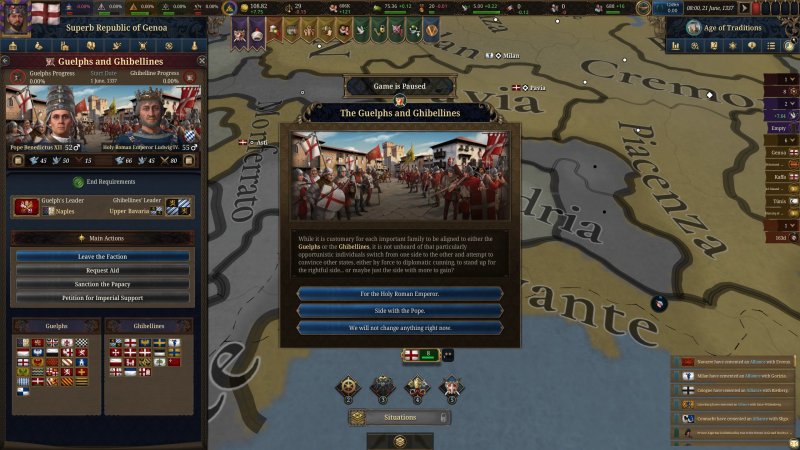This screenshot has width=800, height=450.
Task: Click Leave the Faction action
Action: point(102,257)
